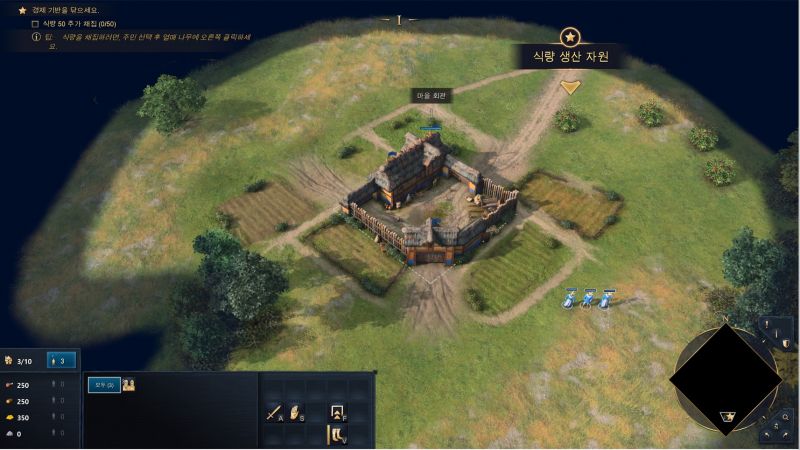The image size is (800, 450).
Task: Select the idle villager count button
Action: point(62,360)
